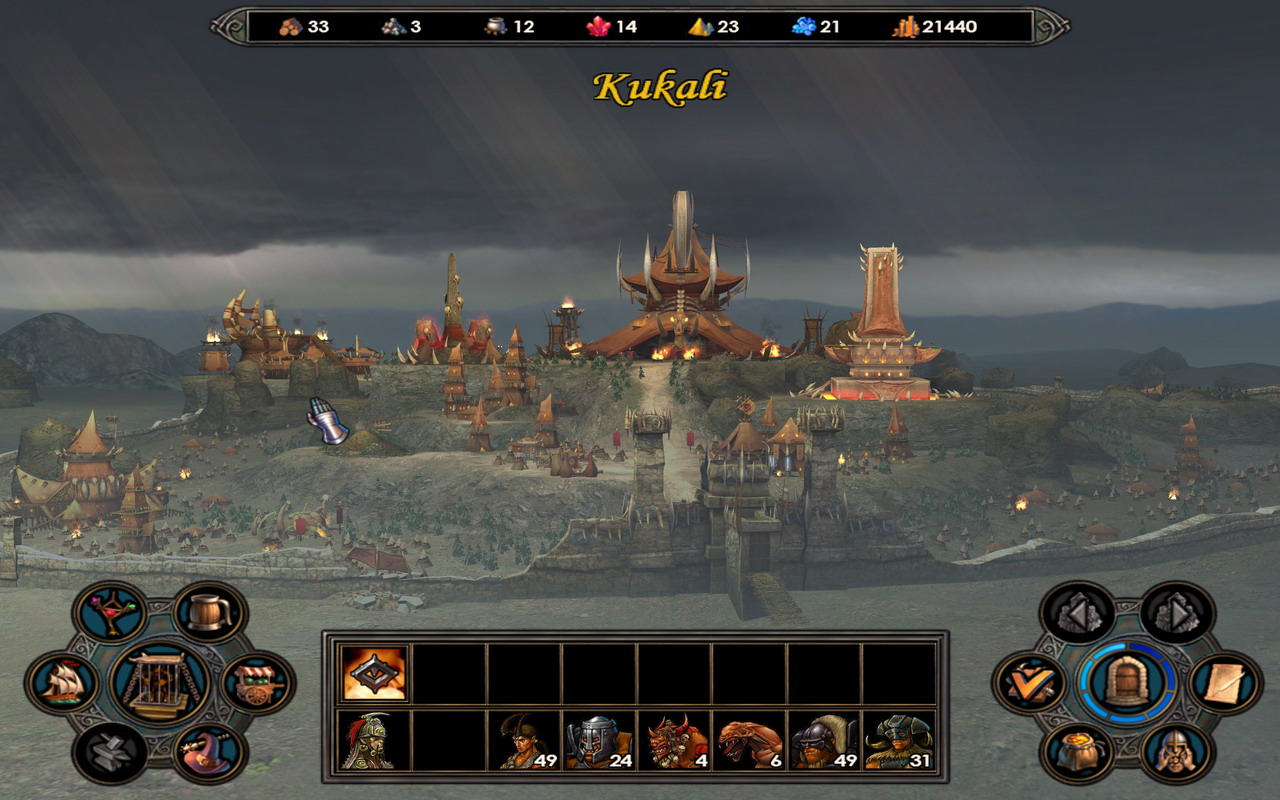Select the hero portrait with the red-plumed helmet
Screen dimensions: 1280x800
[375, 741]
